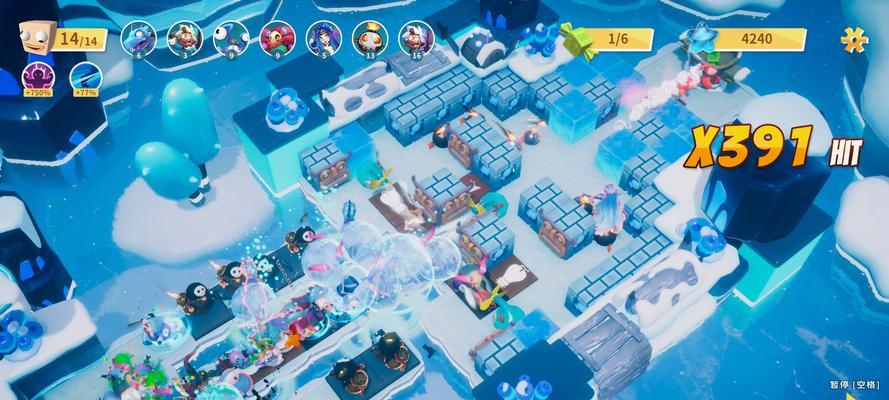Select the one-eyed blue bird hero portrait
Viewport: 889px width, 400px height.
229,38
